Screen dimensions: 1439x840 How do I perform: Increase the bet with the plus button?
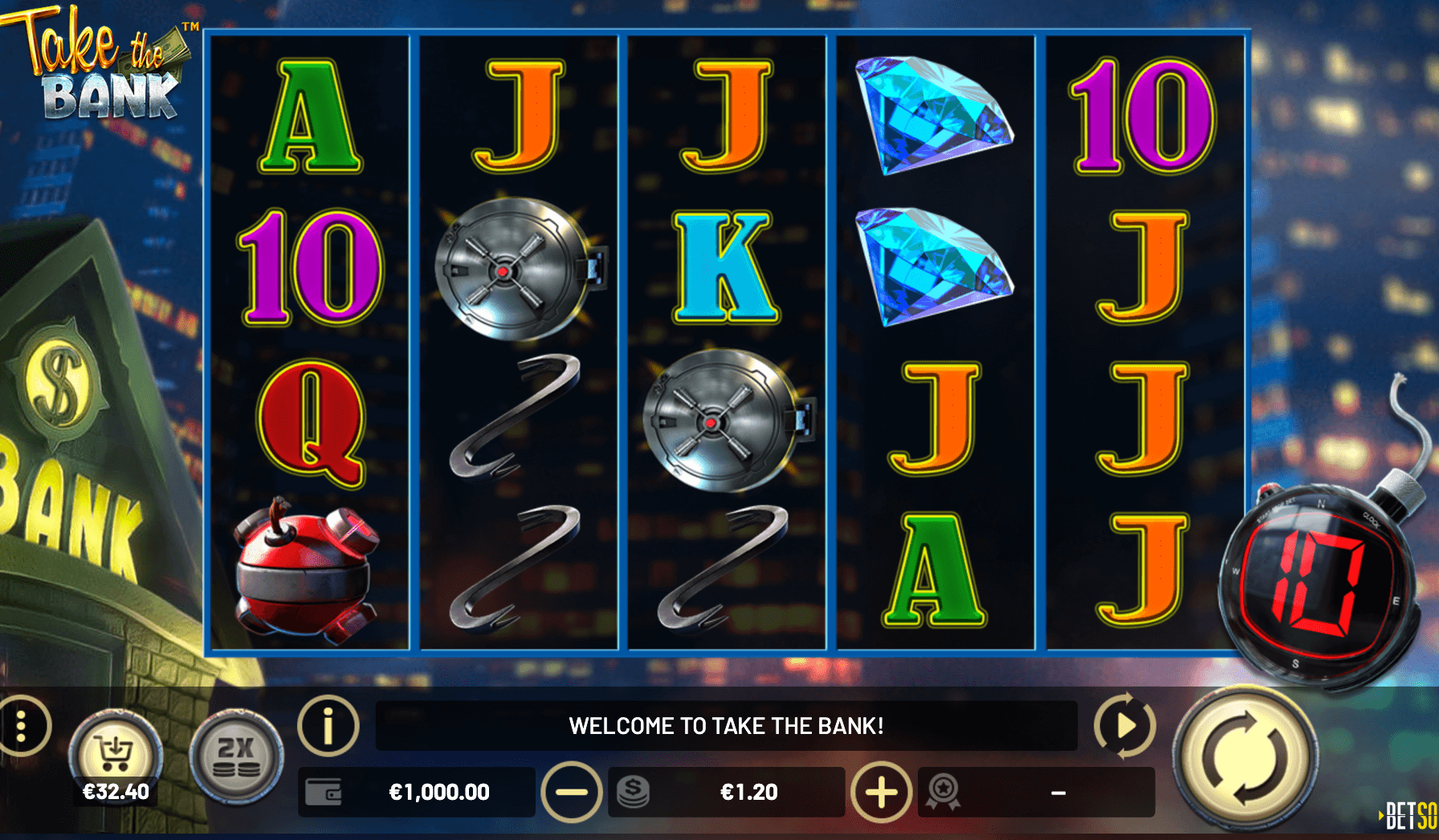[881, 793]
